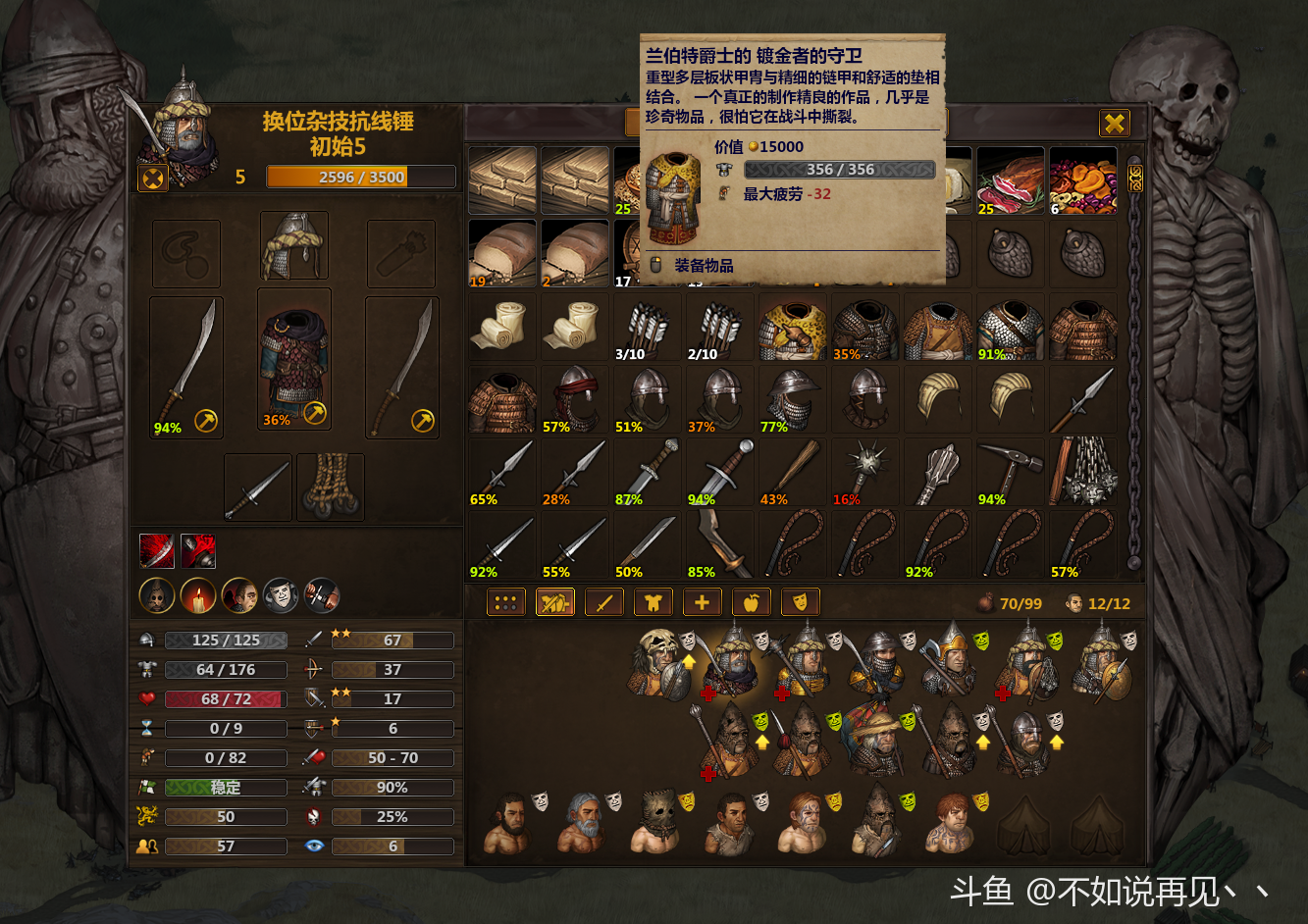Choose the spiked morning star at 16%
This screenshot has width=1308, height=924.
pos(865,472)
